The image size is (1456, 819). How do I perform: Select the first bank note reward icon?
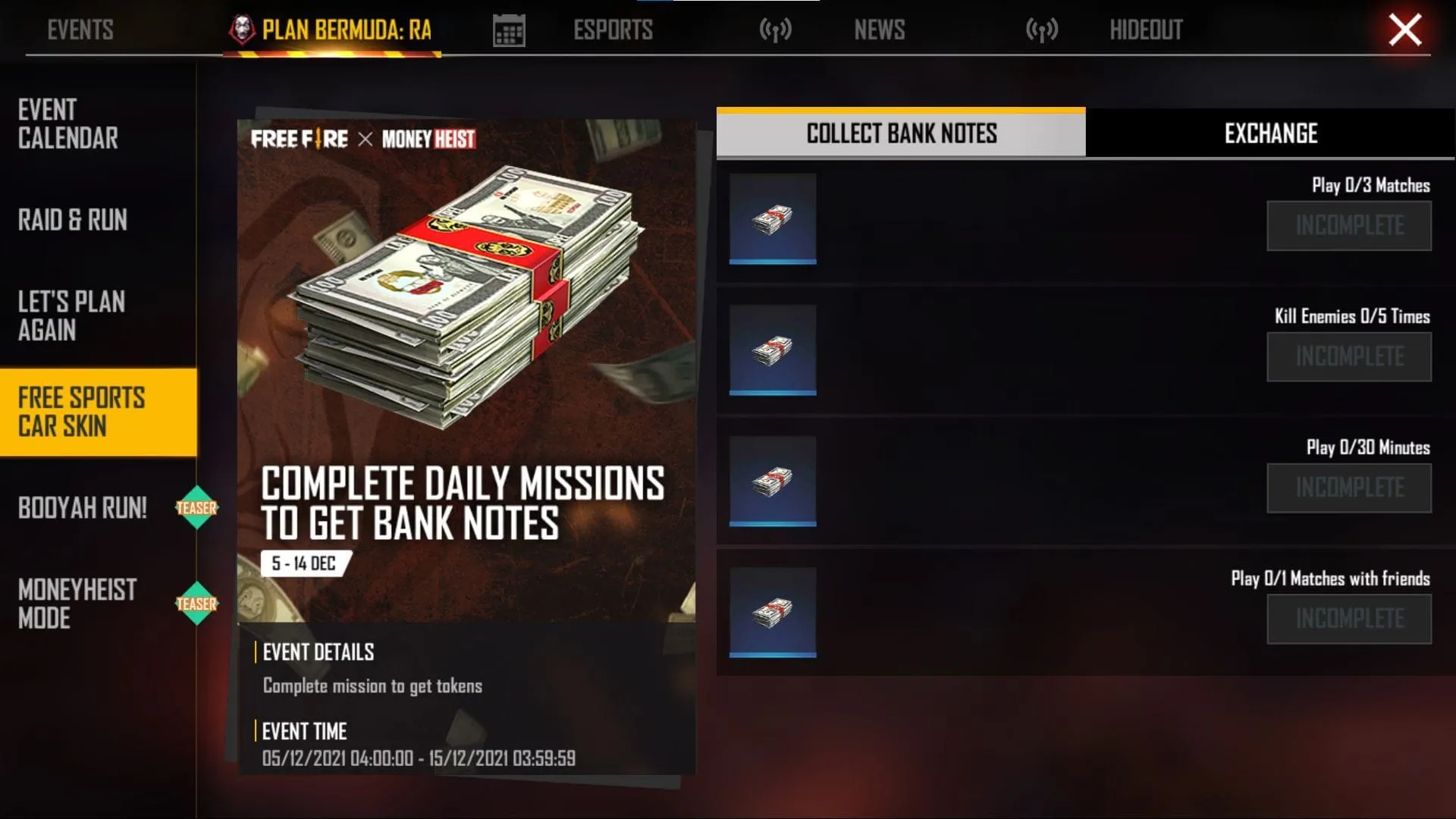(772, 220)
